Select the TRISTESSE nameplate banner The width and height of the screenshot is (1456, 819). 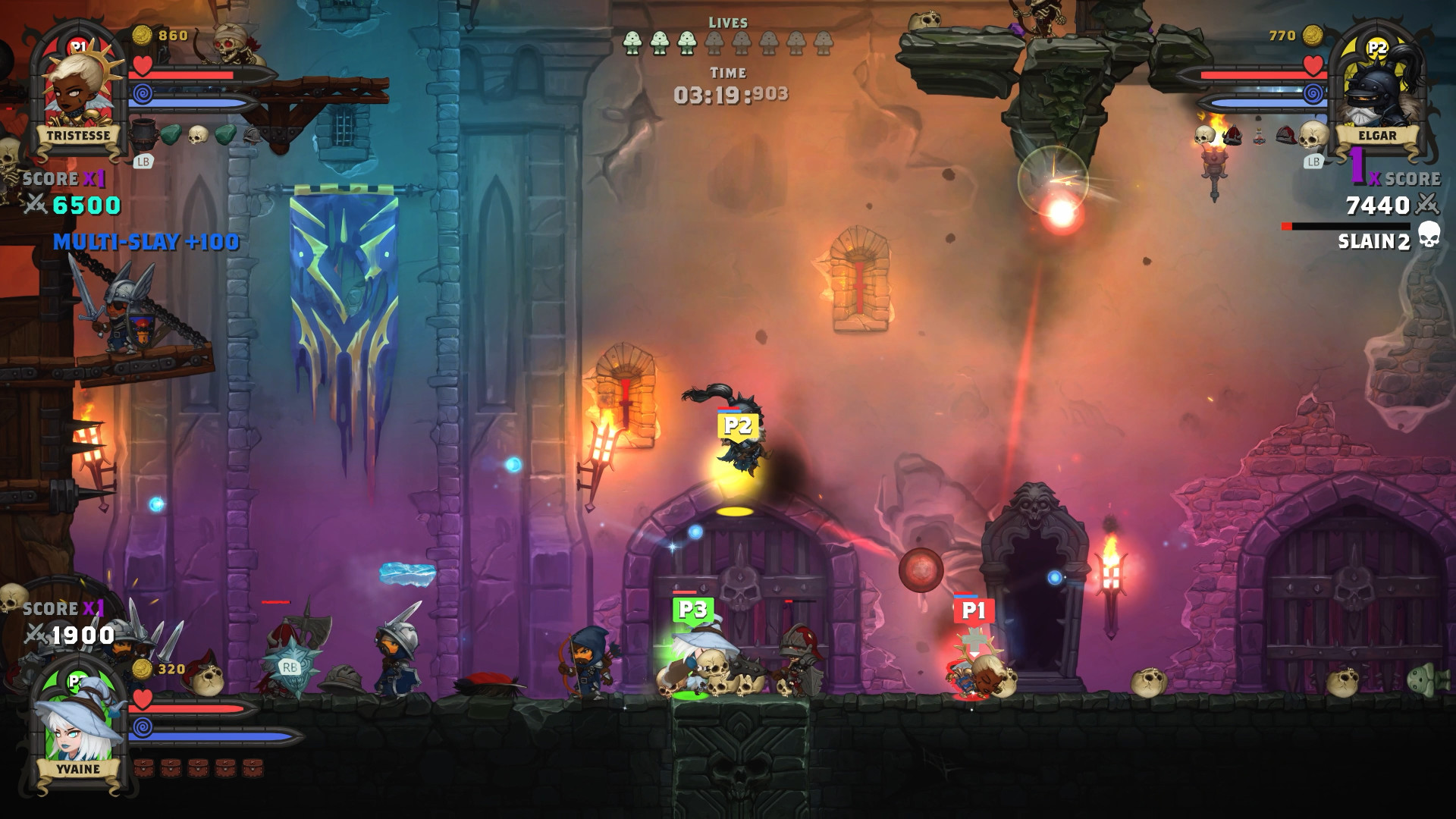[78, 133]
